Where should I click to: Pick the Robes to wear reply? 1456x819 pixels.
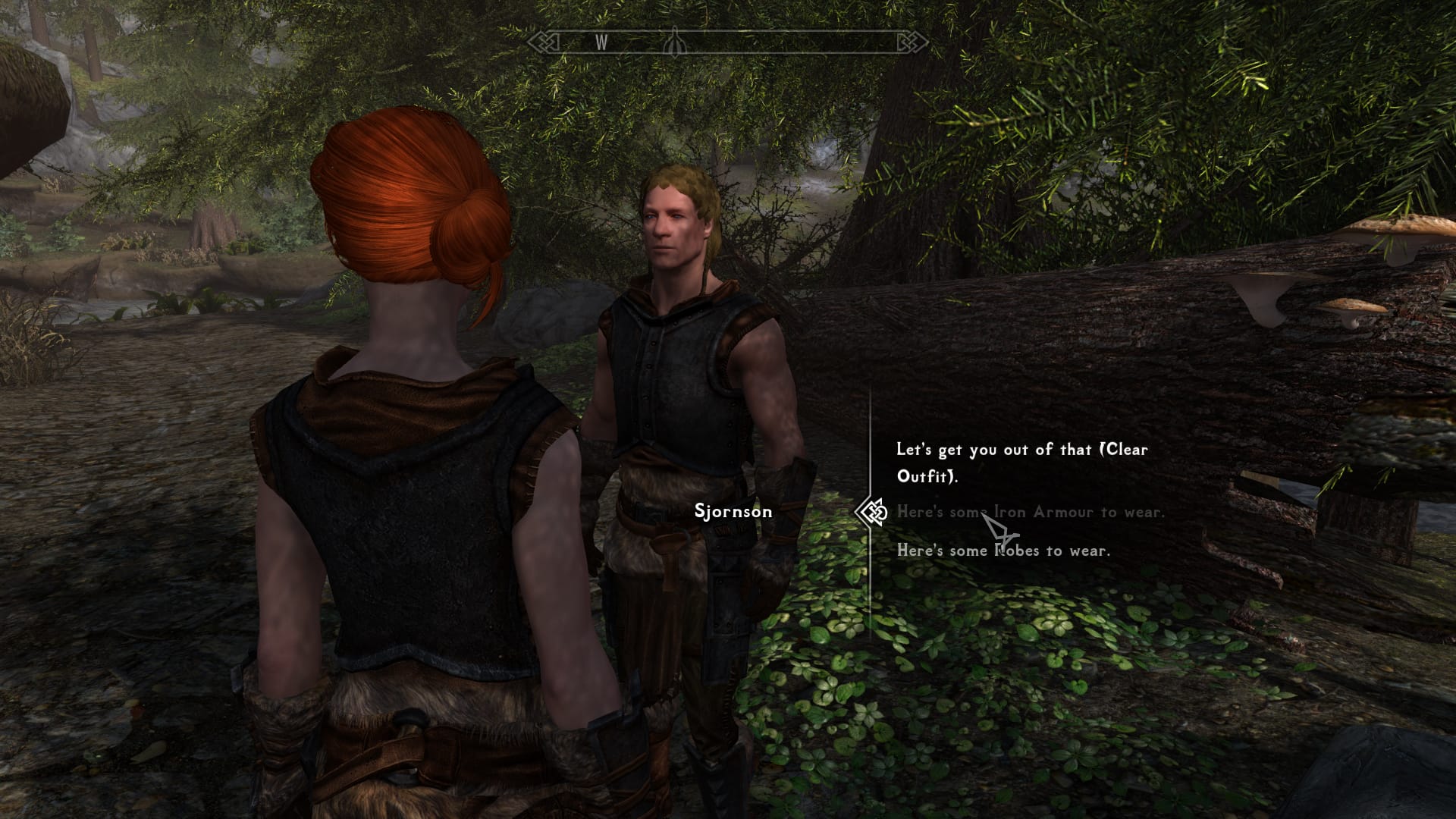[1003, 551]
